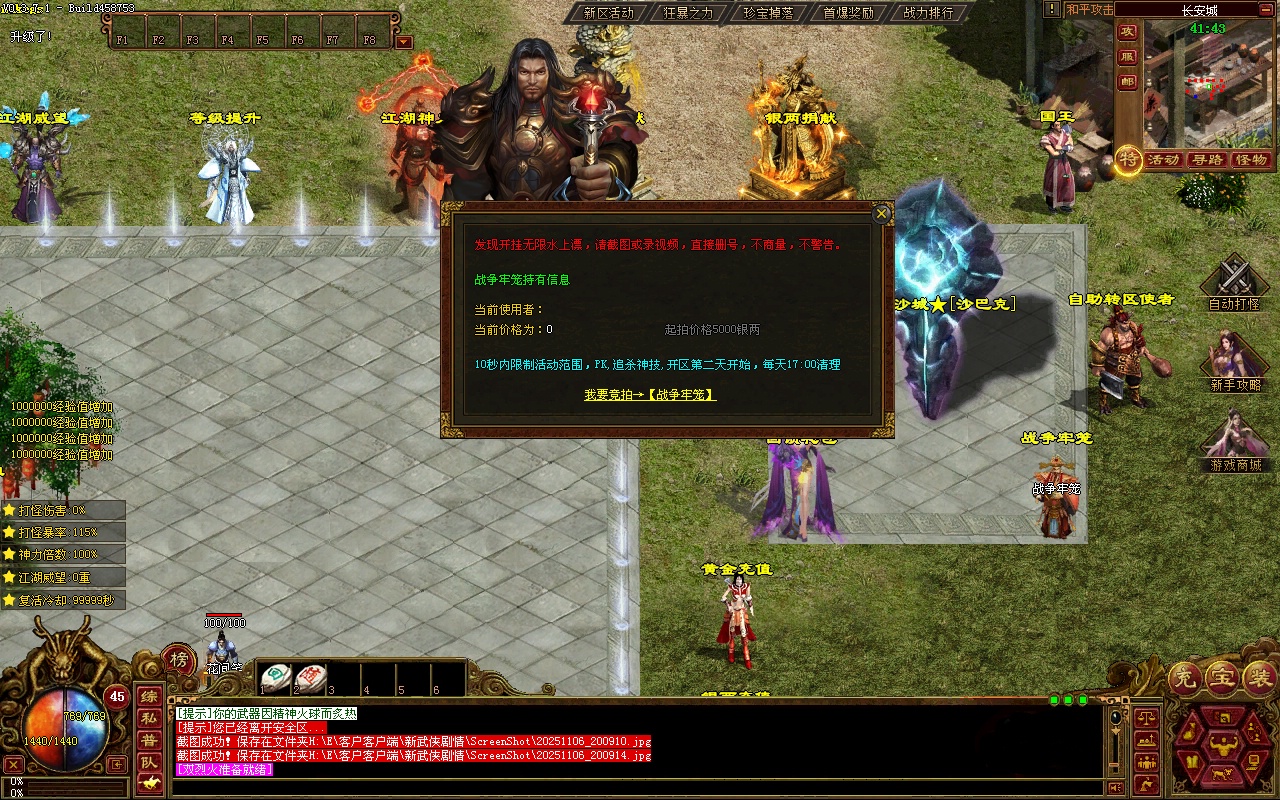Open the 装 equipment round button
Image resolution: width=1280 pixels, height=800 pixels.
(1257, 678)
